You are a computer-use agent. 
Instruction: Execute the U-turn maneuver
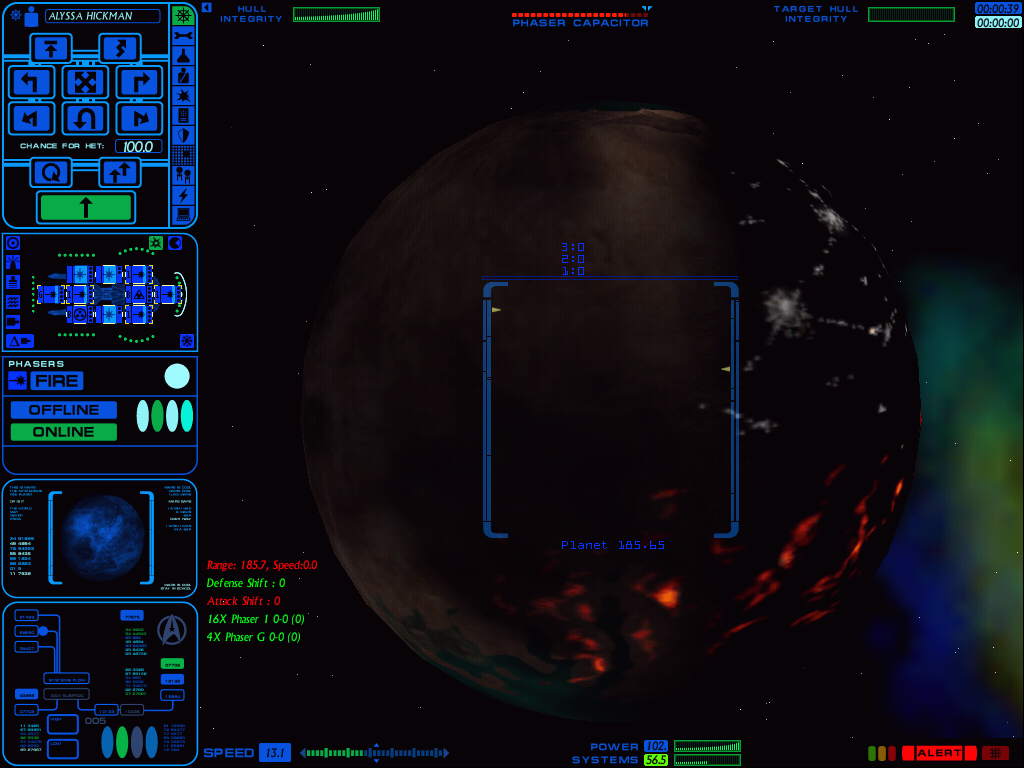[x=85, y=119]
